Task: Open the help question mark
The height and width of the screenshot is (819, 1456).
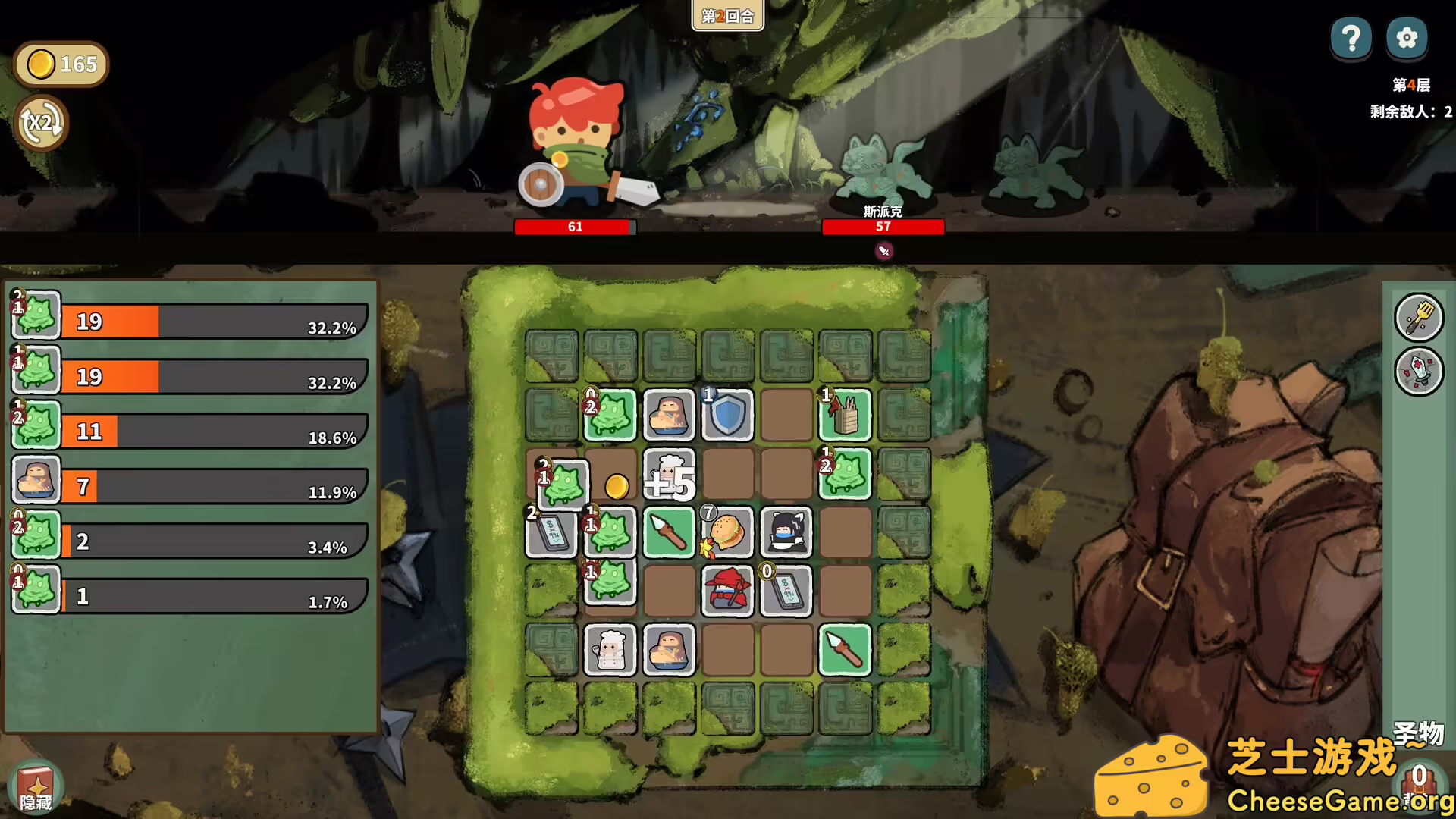Action: coord(1351,37)
